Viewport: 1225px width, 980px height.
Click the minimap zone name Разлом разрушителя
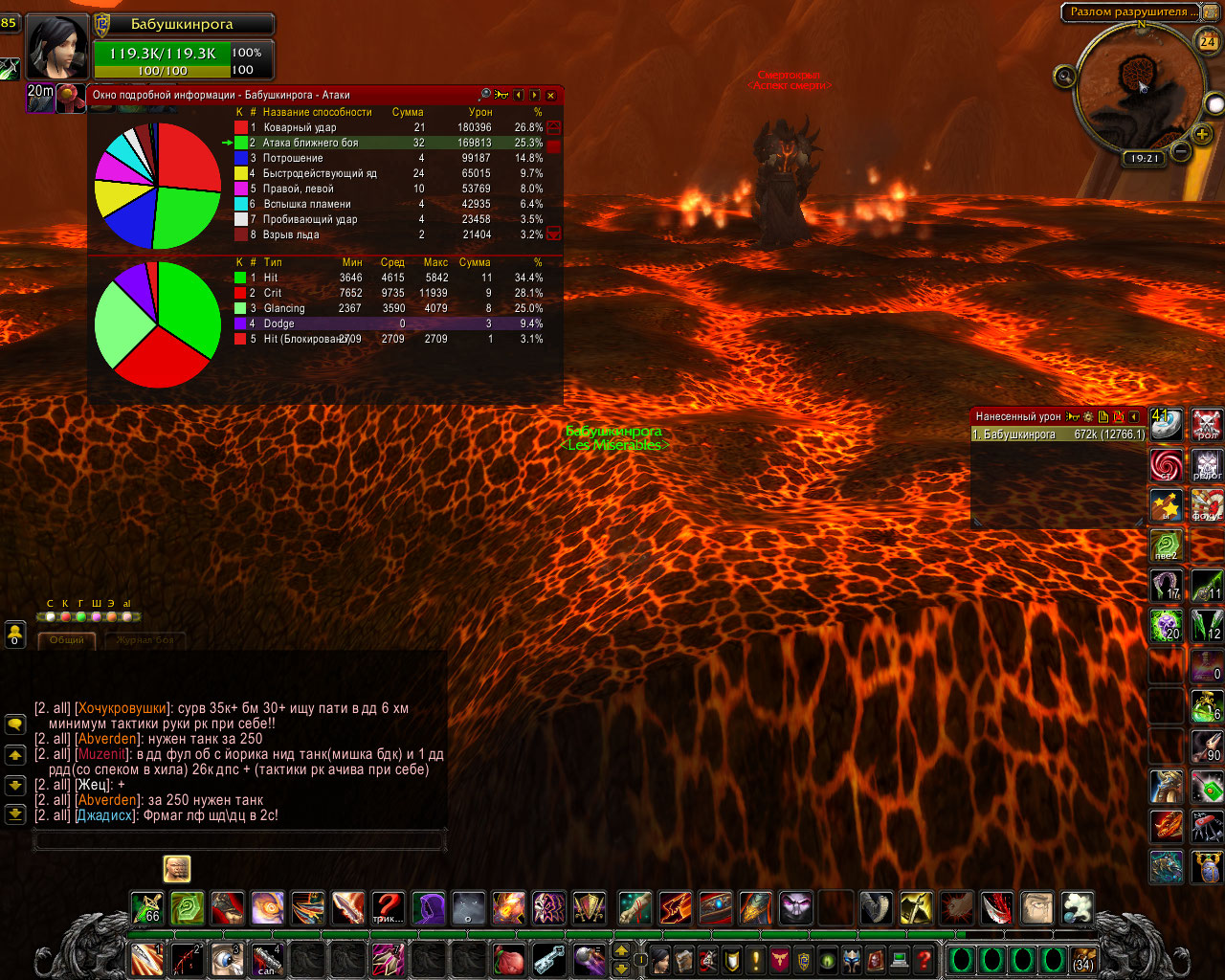point(1129,11)
